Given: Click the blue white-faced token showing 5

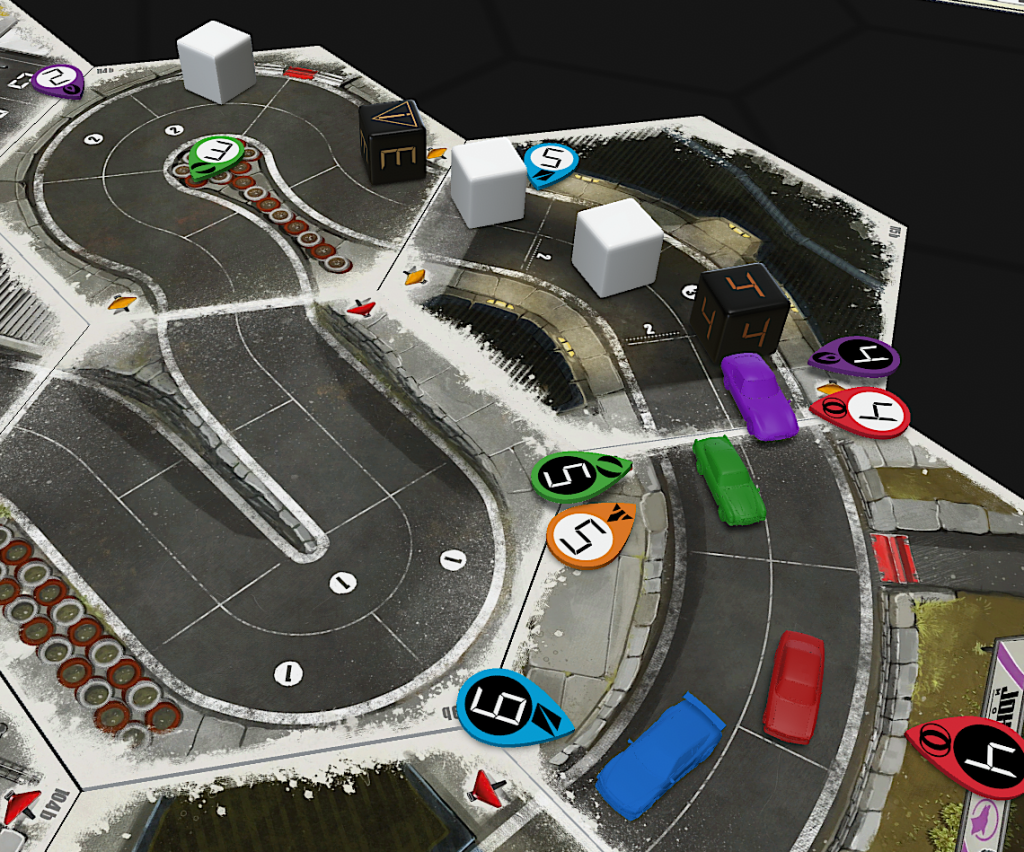Looking at the screenshot, I should (549, 160).
